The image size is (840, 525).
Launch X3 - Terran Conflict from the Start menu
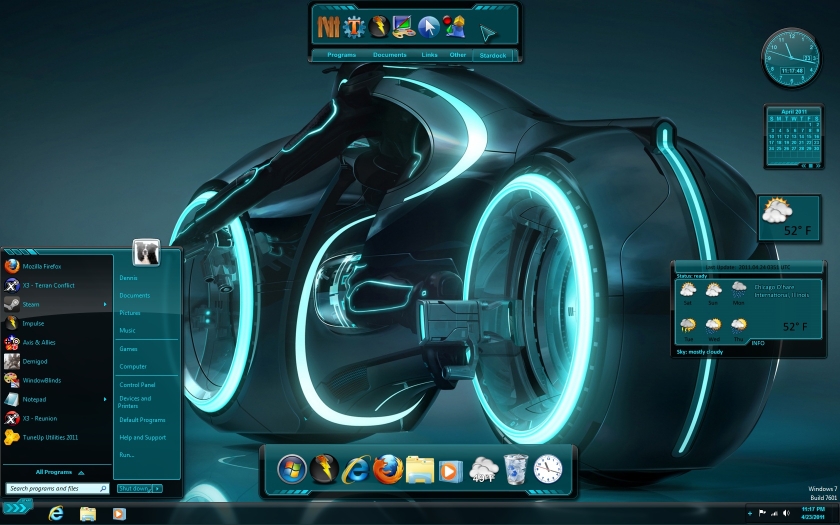click(48, 285)
